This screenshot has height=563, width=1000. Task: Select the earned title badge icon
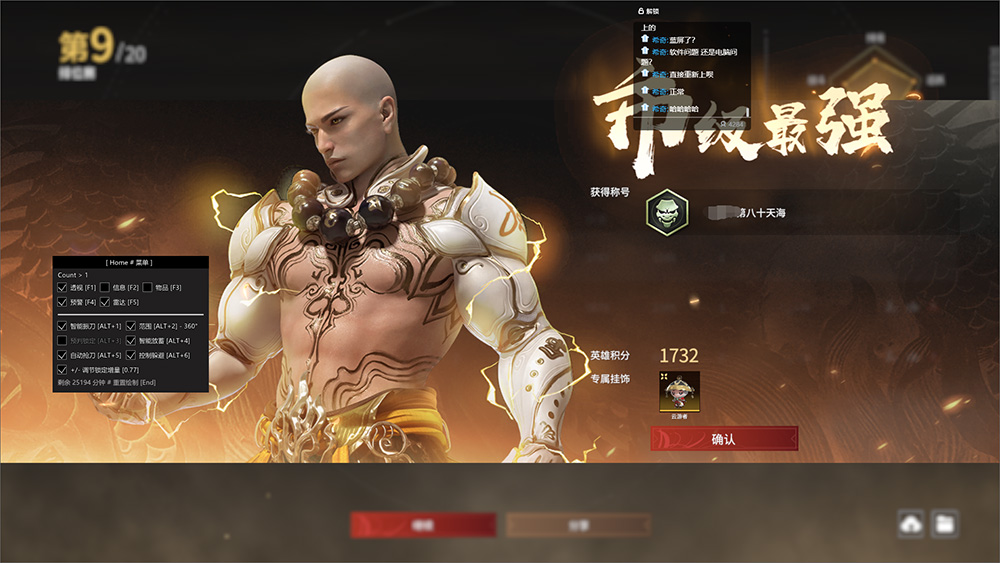click(x=666, y=212)
